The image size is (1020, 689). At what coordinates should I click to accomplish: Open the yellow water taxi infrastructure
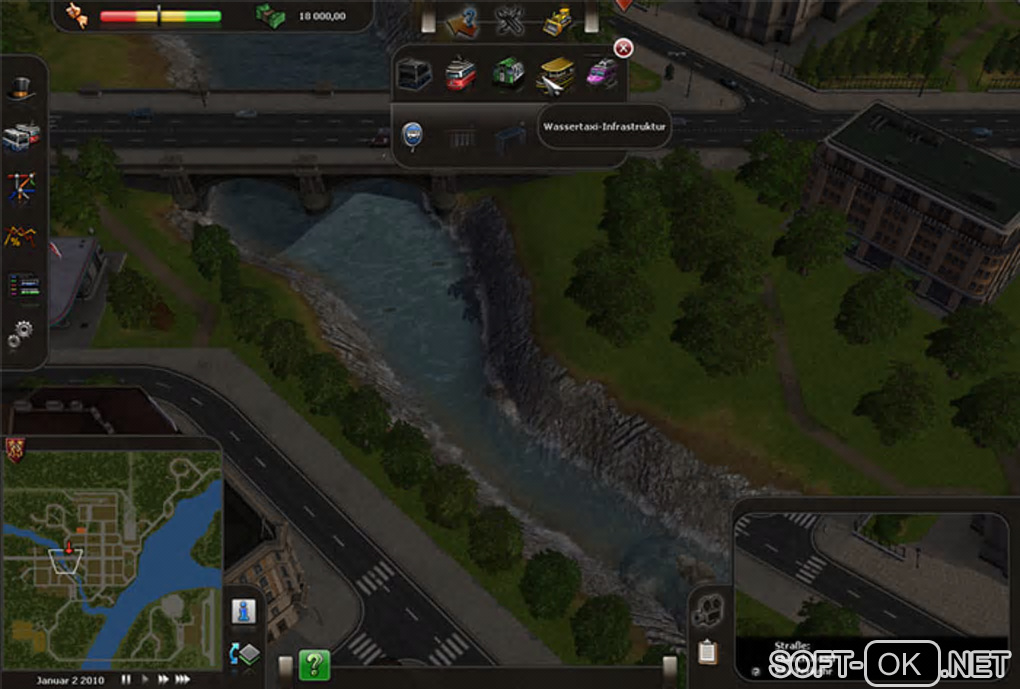click(555, 74)
